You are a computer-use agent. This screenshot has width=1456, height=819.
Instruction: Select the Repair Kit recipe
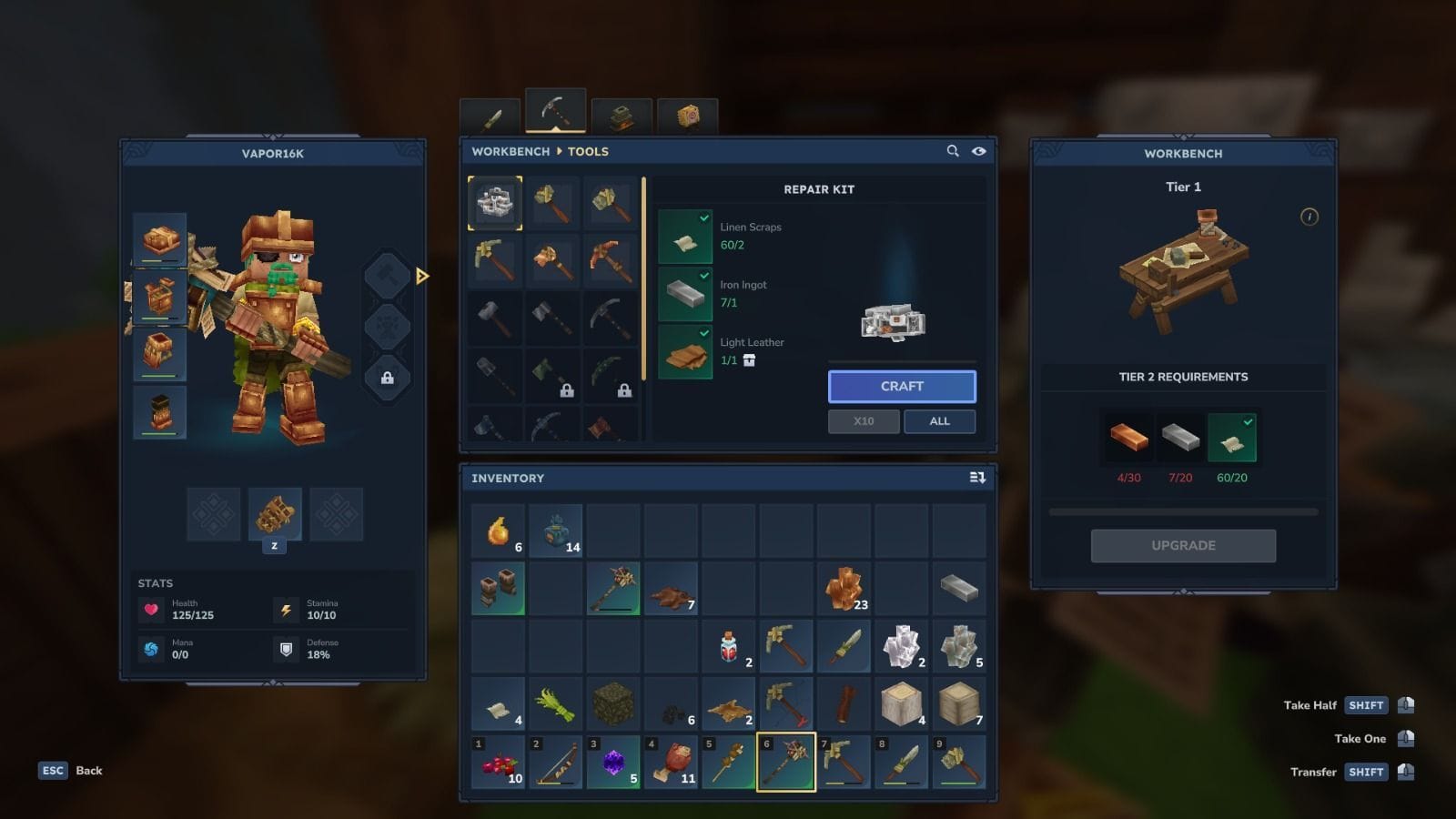495,203
